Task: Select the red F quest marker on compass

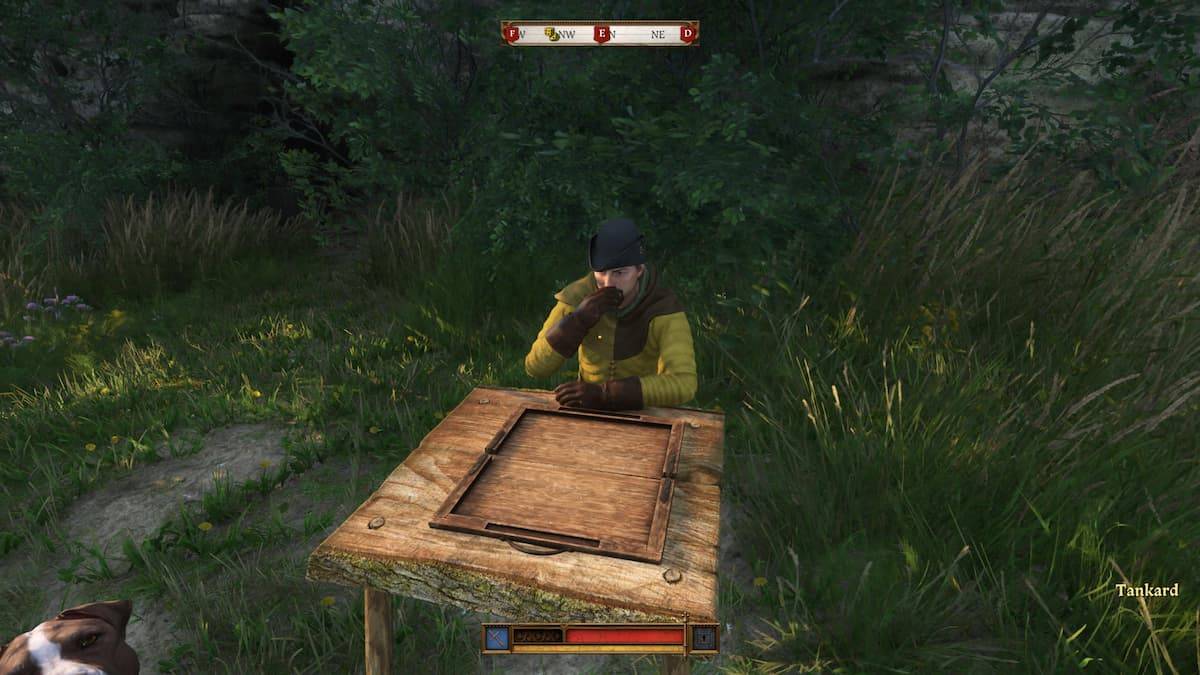Action: pyautogui.click(x=513, y=34)
